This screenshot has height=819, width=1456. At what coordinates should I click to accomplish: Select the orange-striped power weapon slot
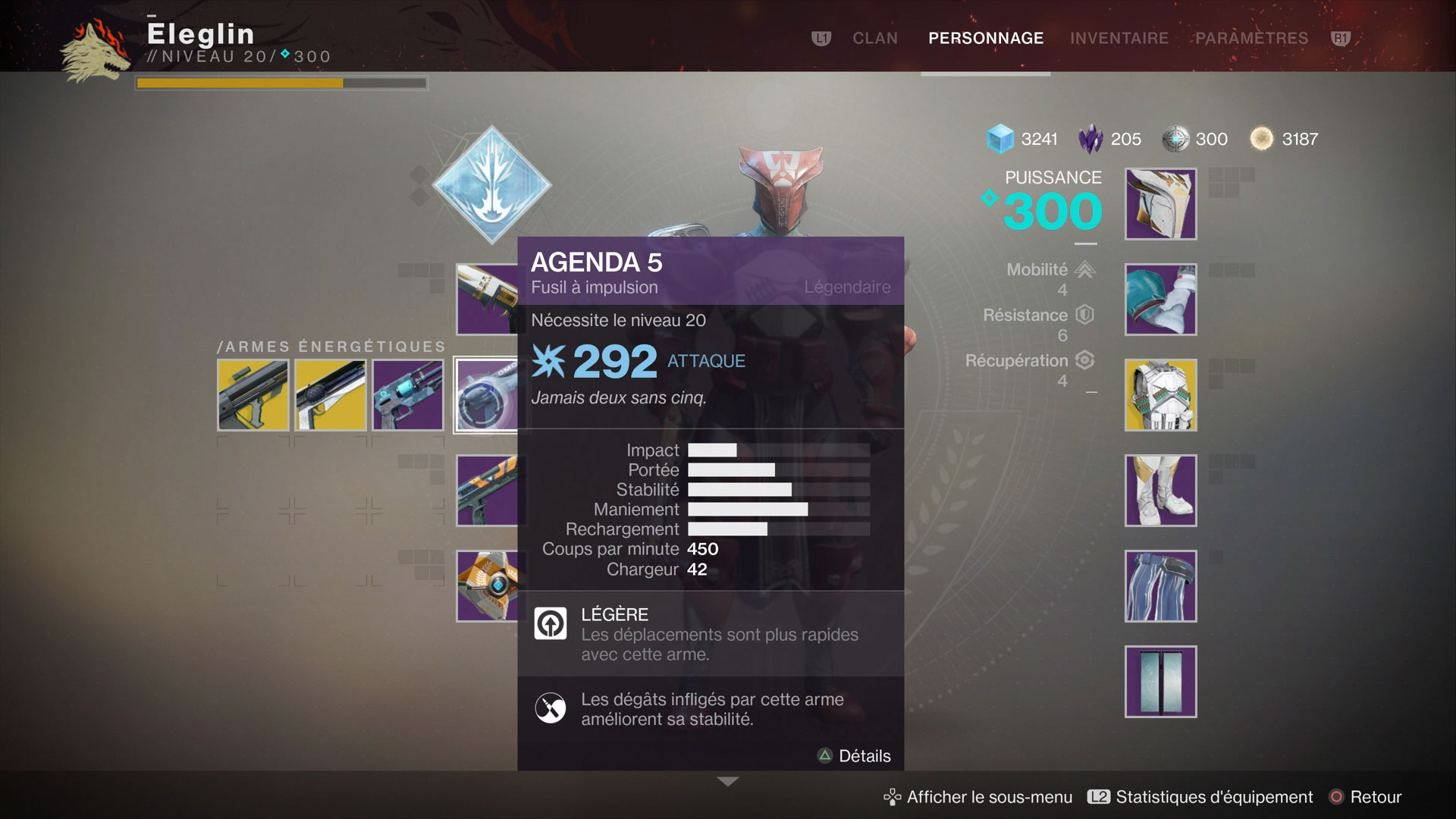click(x=487, y=491)
